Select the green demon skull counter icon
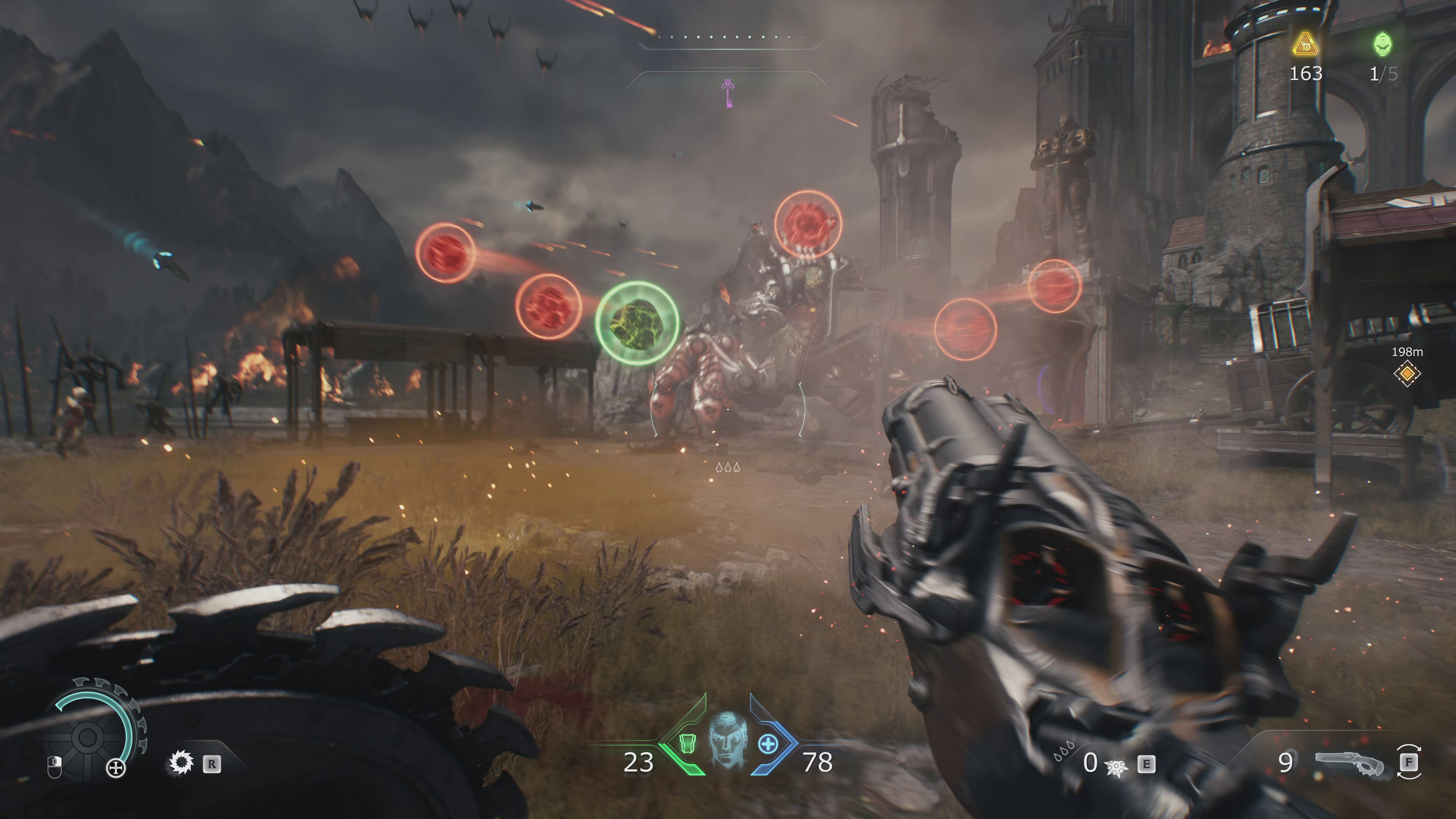The height and width of the screenshot is (819, 1456). (x=1382, y=44)
